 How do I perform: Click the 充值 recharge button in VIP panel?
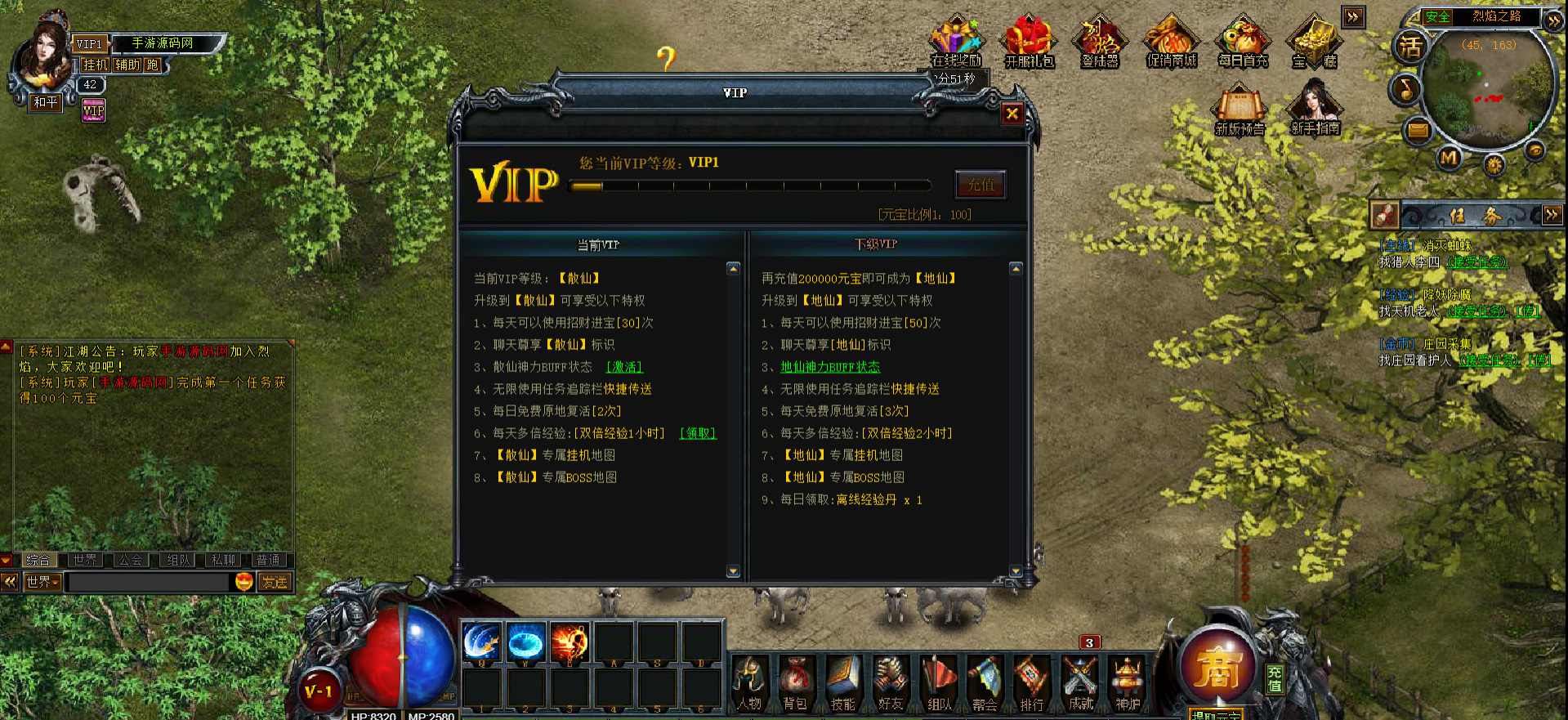point(980,186)
